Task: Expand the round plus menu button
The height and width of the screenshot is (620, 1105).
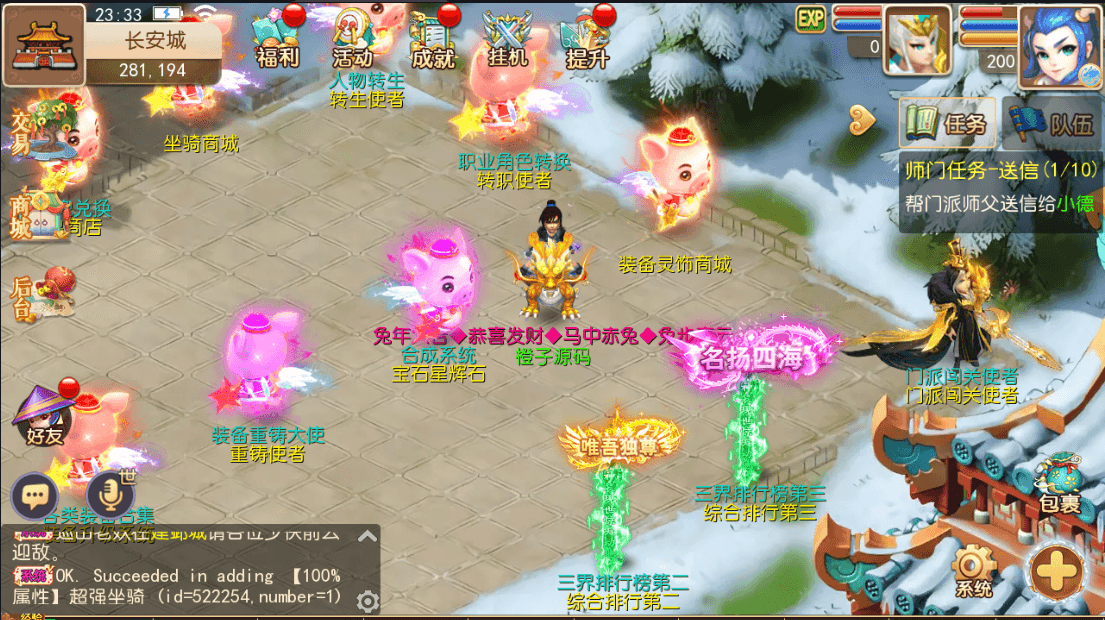Action: point(1058,572)
